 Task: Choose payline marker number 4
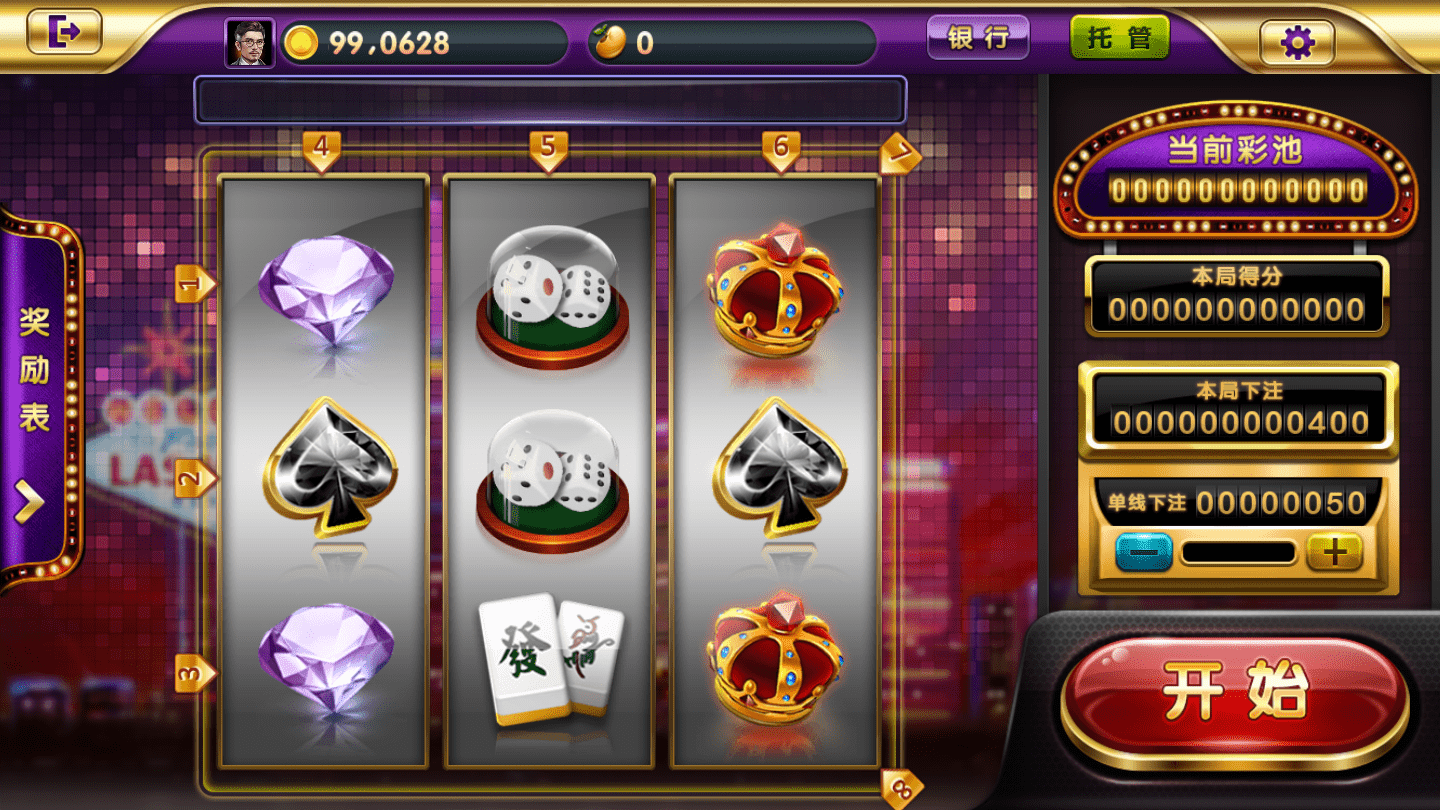(x=321, y=149)
